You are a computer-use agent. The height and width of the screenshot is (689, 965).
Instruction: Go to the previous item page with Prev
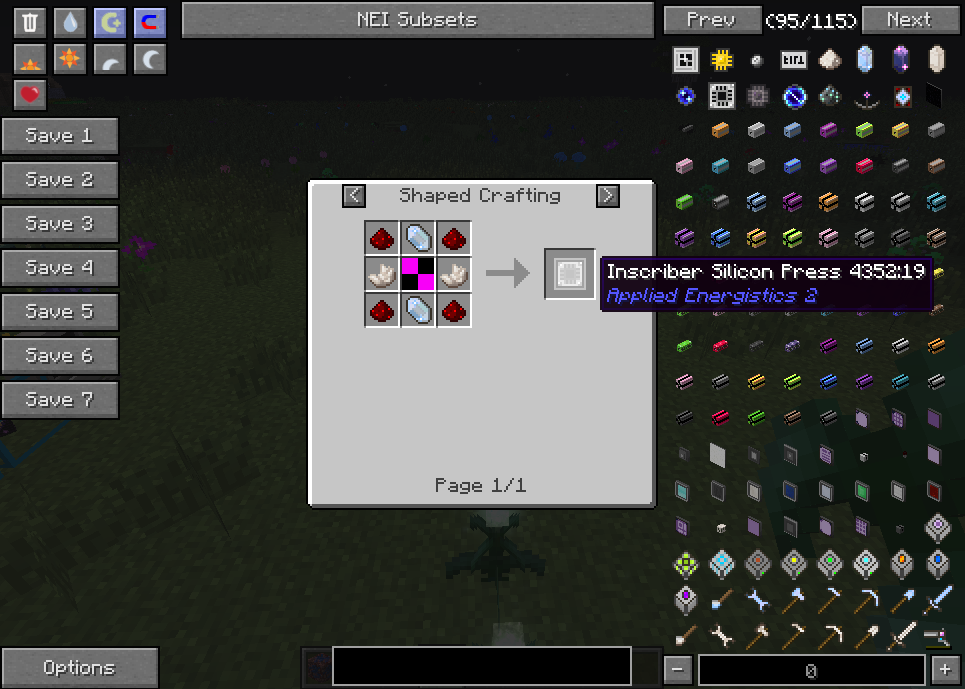click(x=711, y=20)
